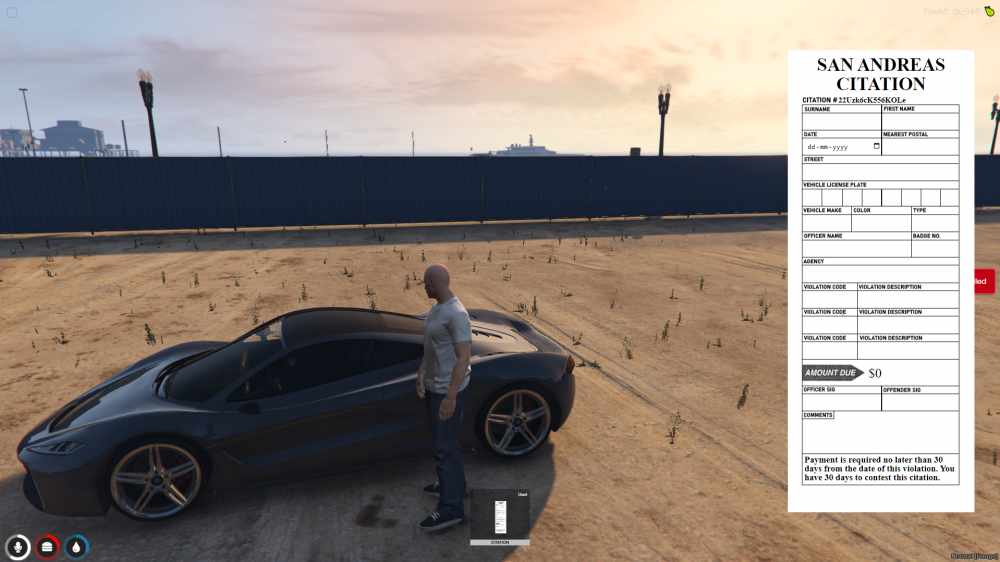The image size is (1000, 562).
Task: Focus the Agency input field
Action: tap(880, 274)
